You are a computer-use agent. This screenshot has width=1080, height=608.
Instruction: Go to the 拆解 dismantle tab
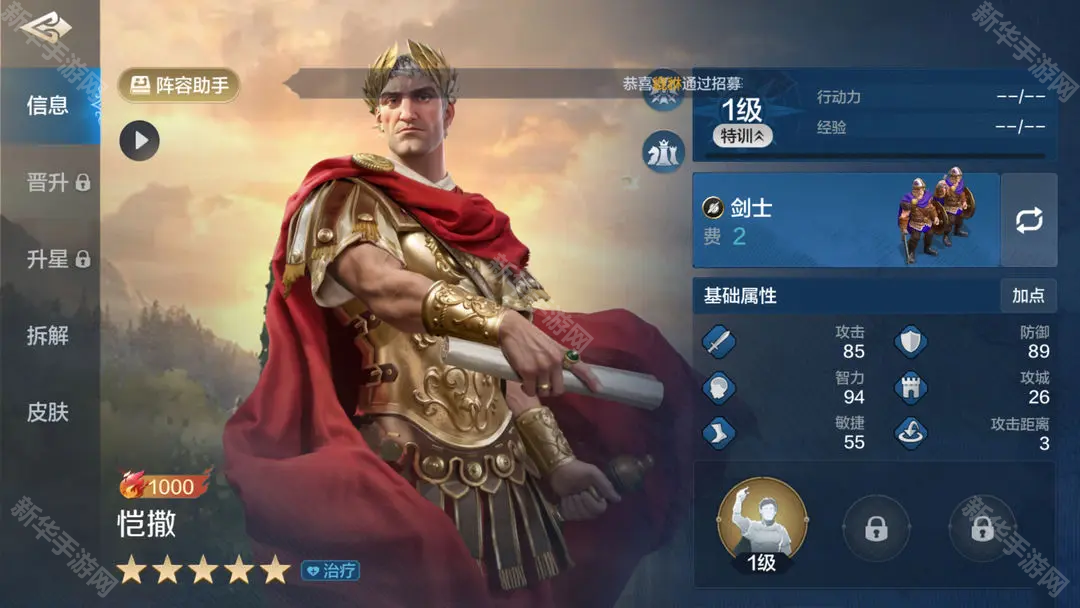pyautogui.click(x=48, y=336)
